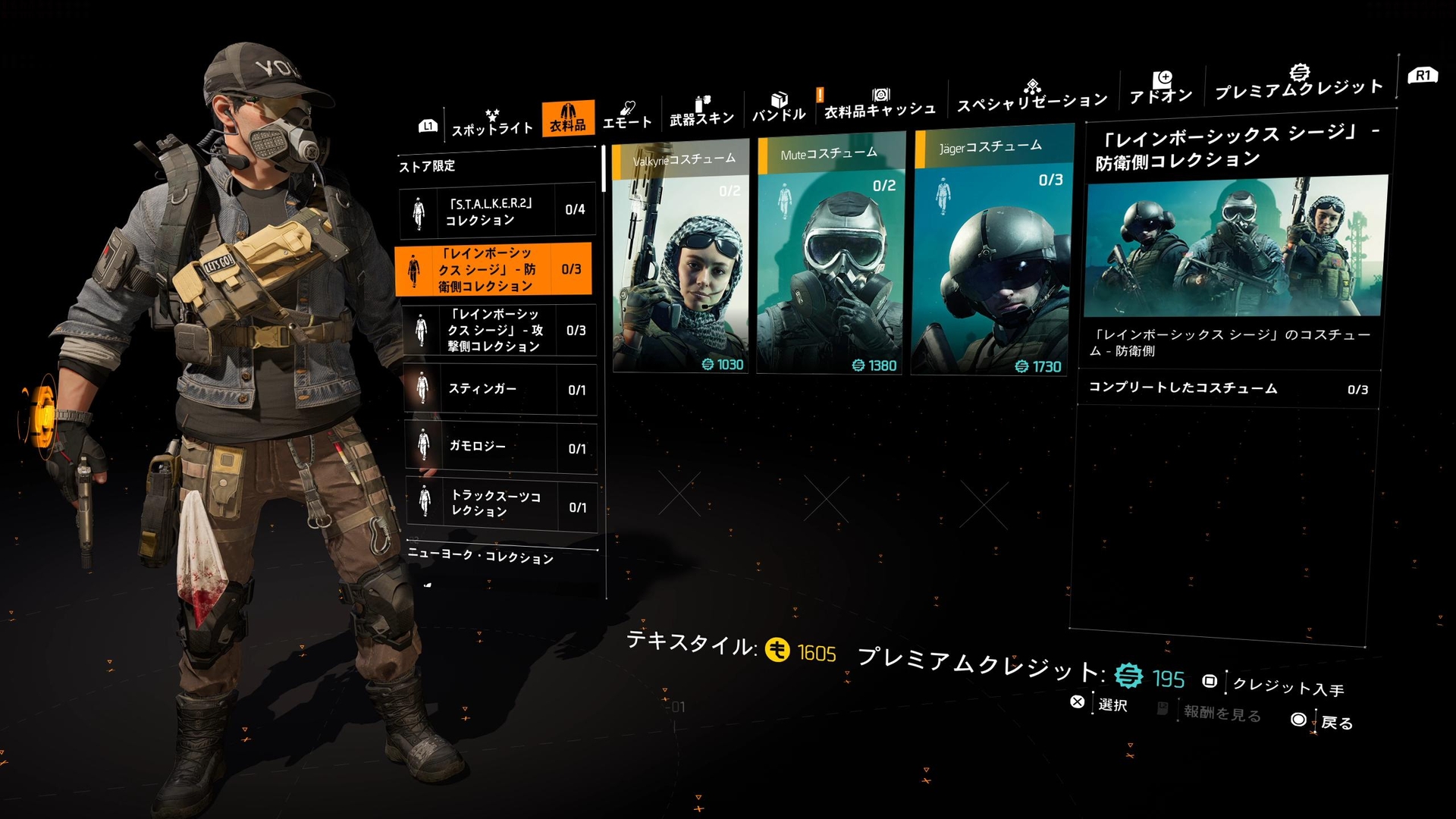The width and height of the screenshot is (1456, 819).
Task: Select the S.T.A.L.K.E.R.2 collection entry
Action: pos(497,212)
